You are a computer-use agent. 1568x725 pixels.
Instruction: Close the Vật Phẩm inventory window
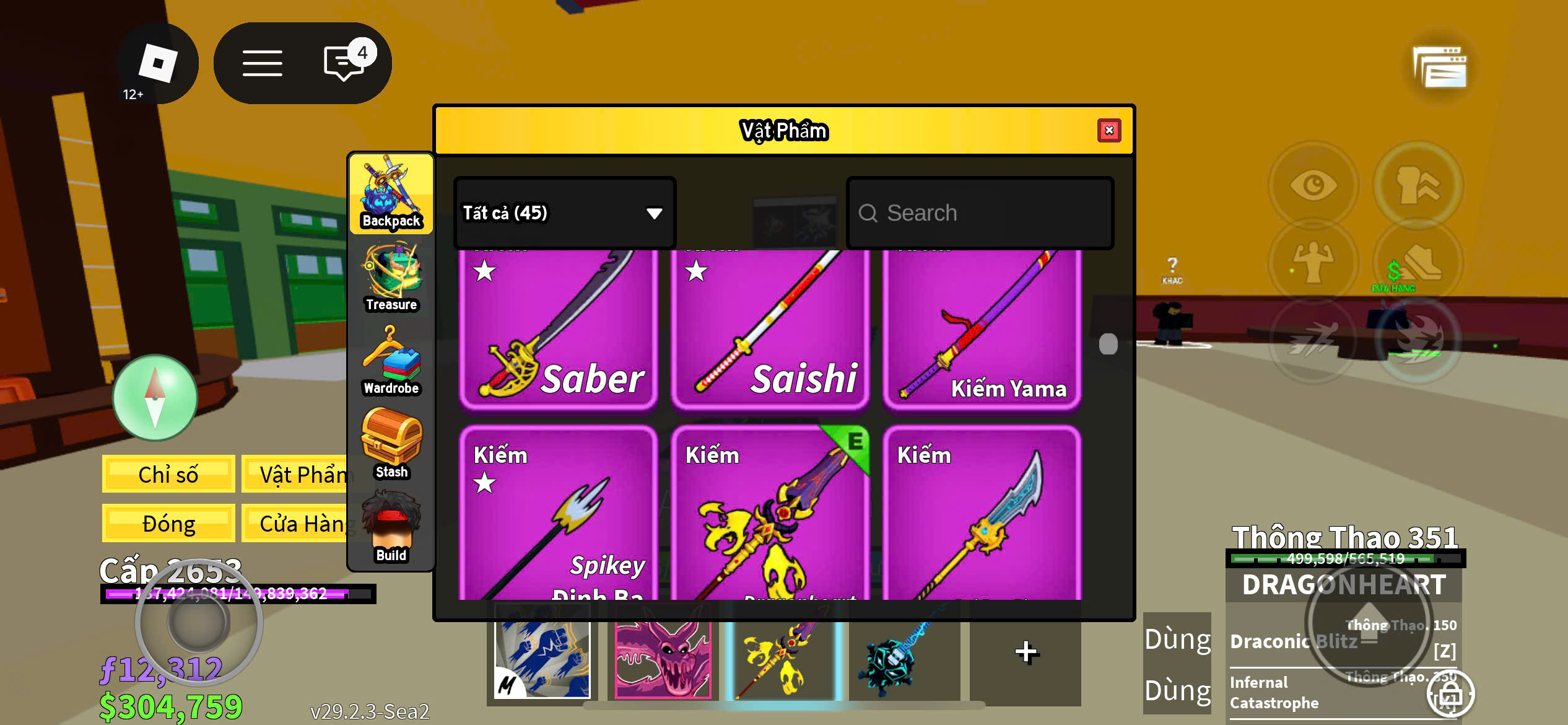click(x=1108, y=131)
